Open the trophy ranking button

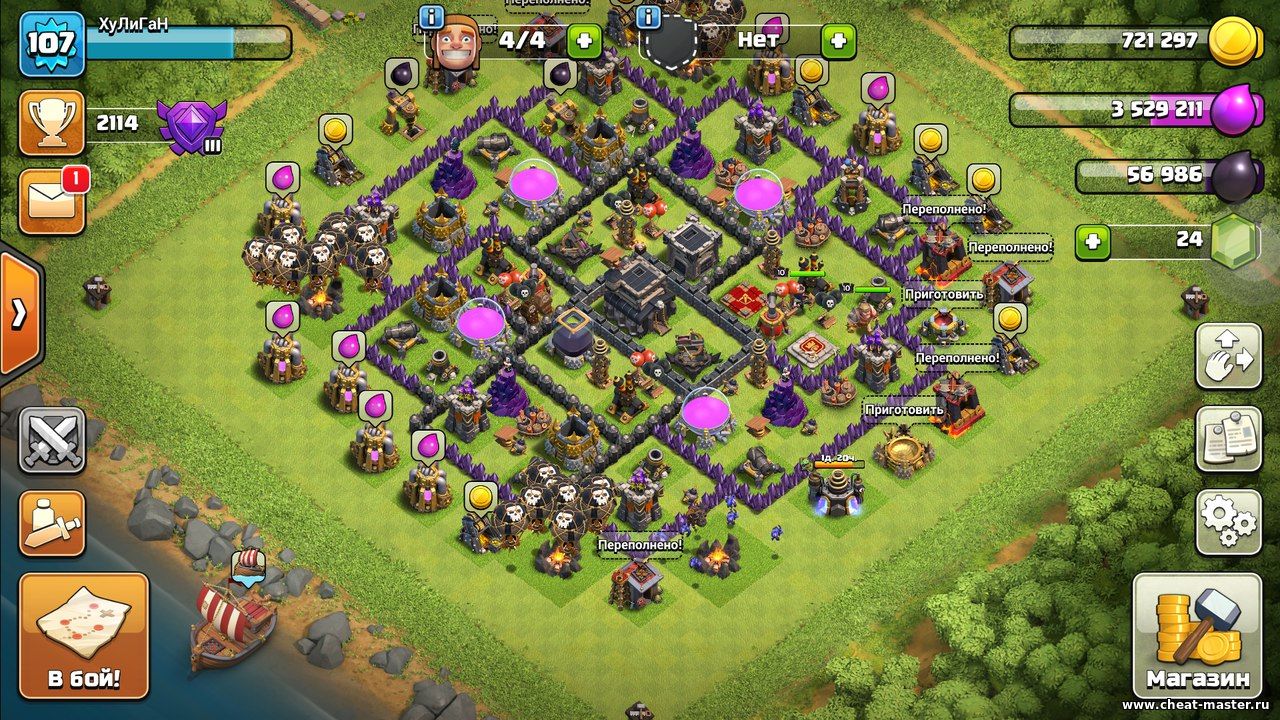(x=51, y=123)
